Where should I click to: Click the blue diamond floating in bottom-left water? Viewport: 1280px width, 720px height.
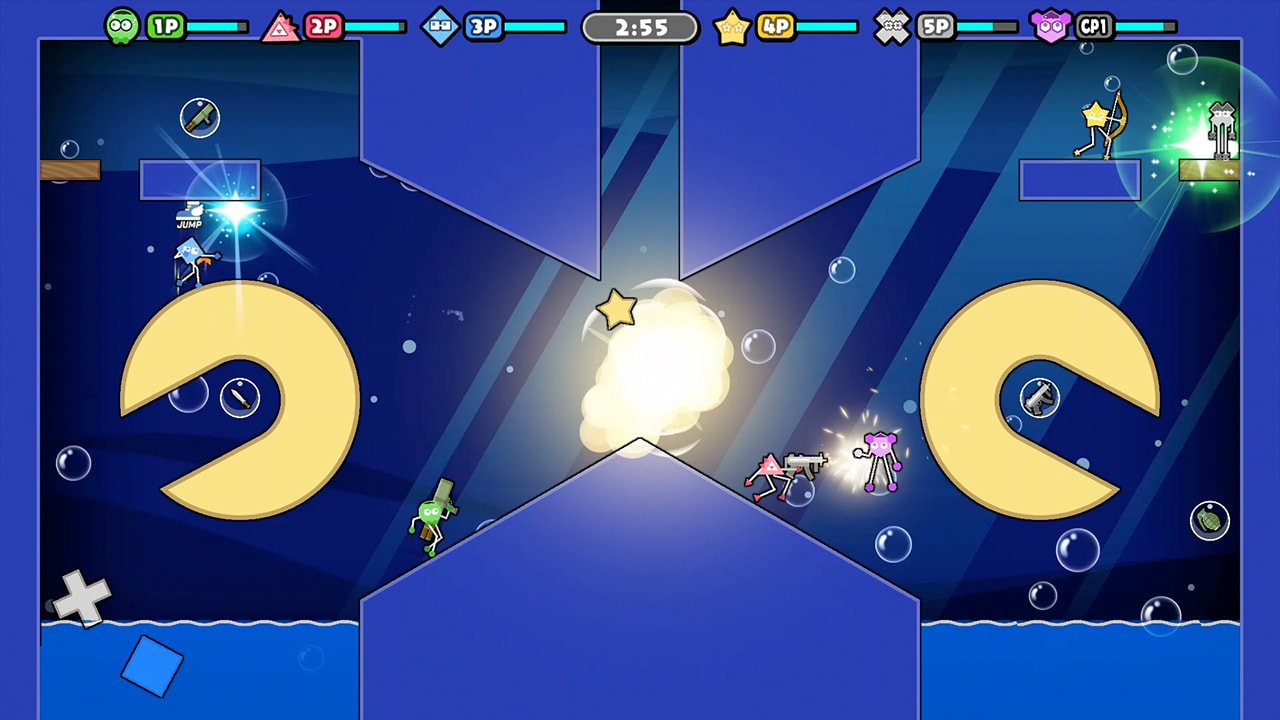[152, 664]
